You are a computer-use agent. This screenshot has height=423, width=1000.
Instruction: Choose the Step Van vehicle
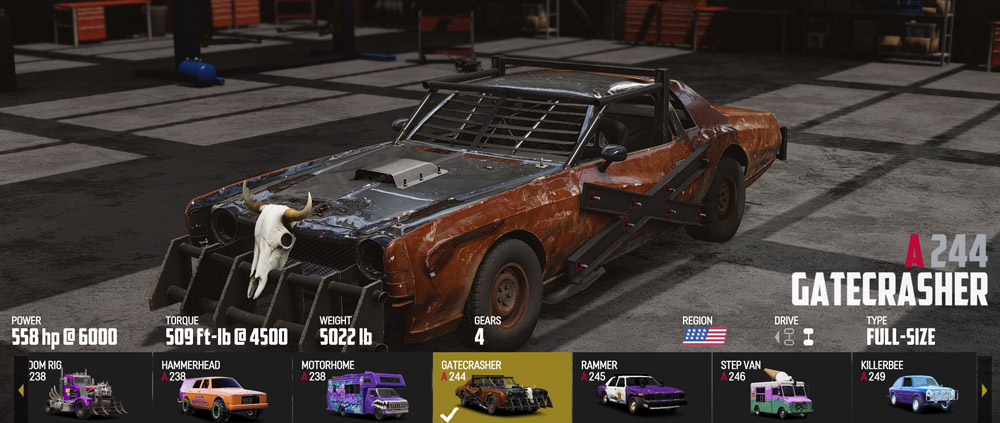tap(781, 388)
